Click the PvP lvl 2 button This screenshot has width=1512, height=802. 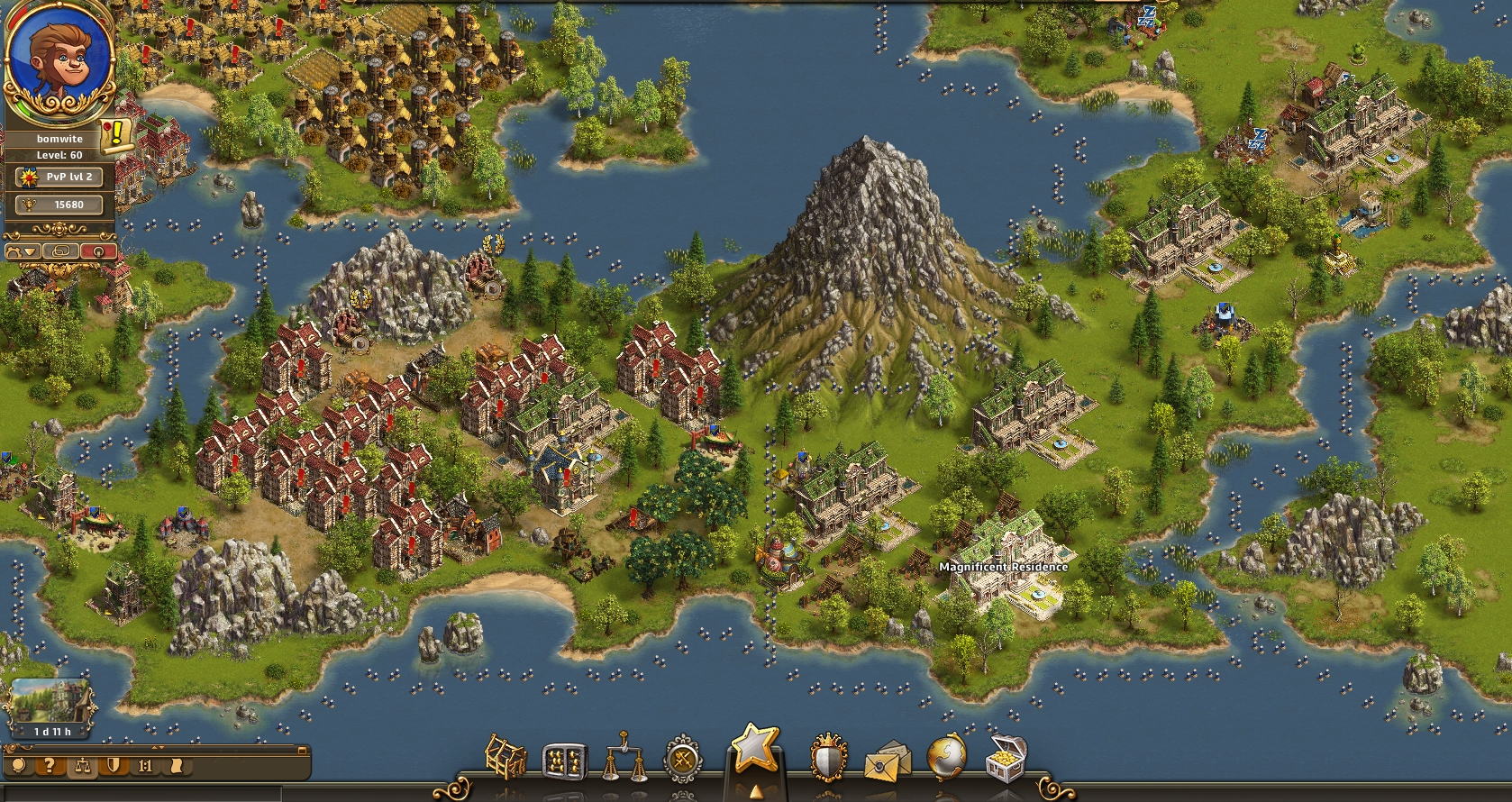click(59, 178)
